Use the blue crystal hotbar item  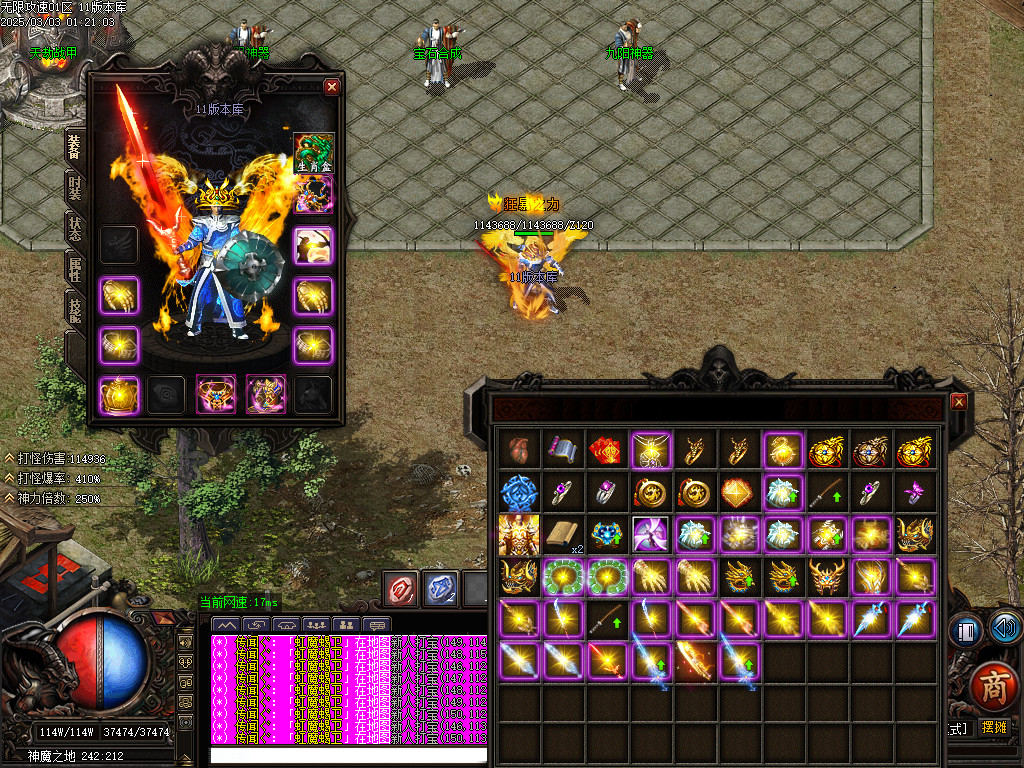440,589
